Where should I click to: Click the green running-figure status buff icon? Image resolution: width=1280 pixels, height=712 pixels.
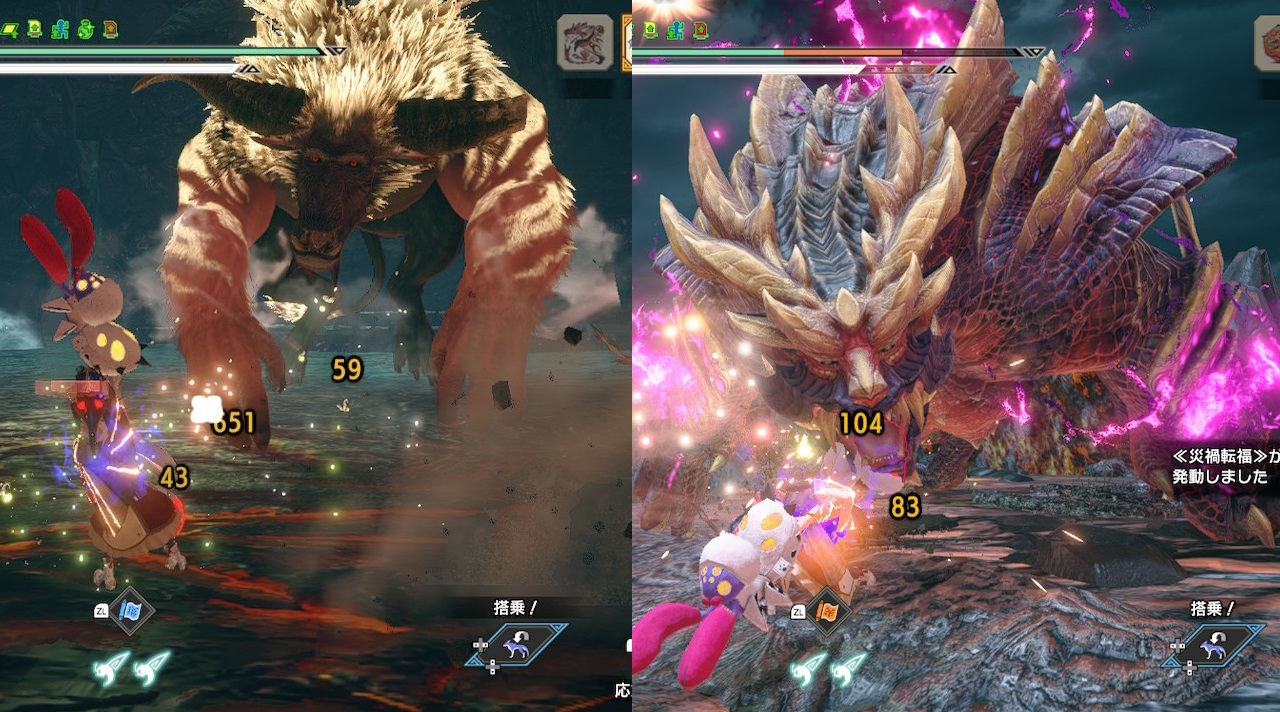point(61,29)
